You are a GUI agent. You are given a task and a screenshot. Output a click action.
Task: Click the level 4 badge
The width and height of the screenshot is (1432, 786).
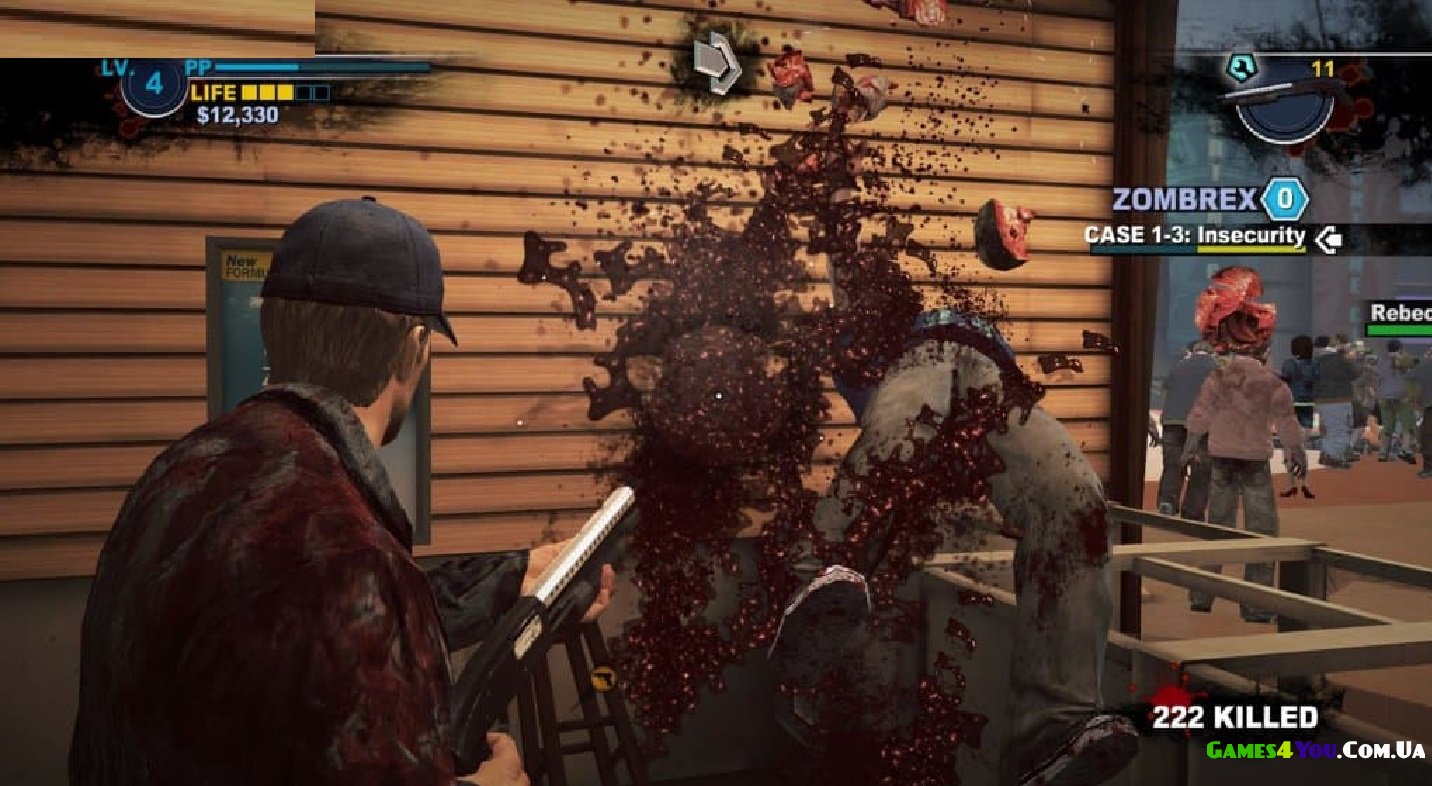[154, 84]
